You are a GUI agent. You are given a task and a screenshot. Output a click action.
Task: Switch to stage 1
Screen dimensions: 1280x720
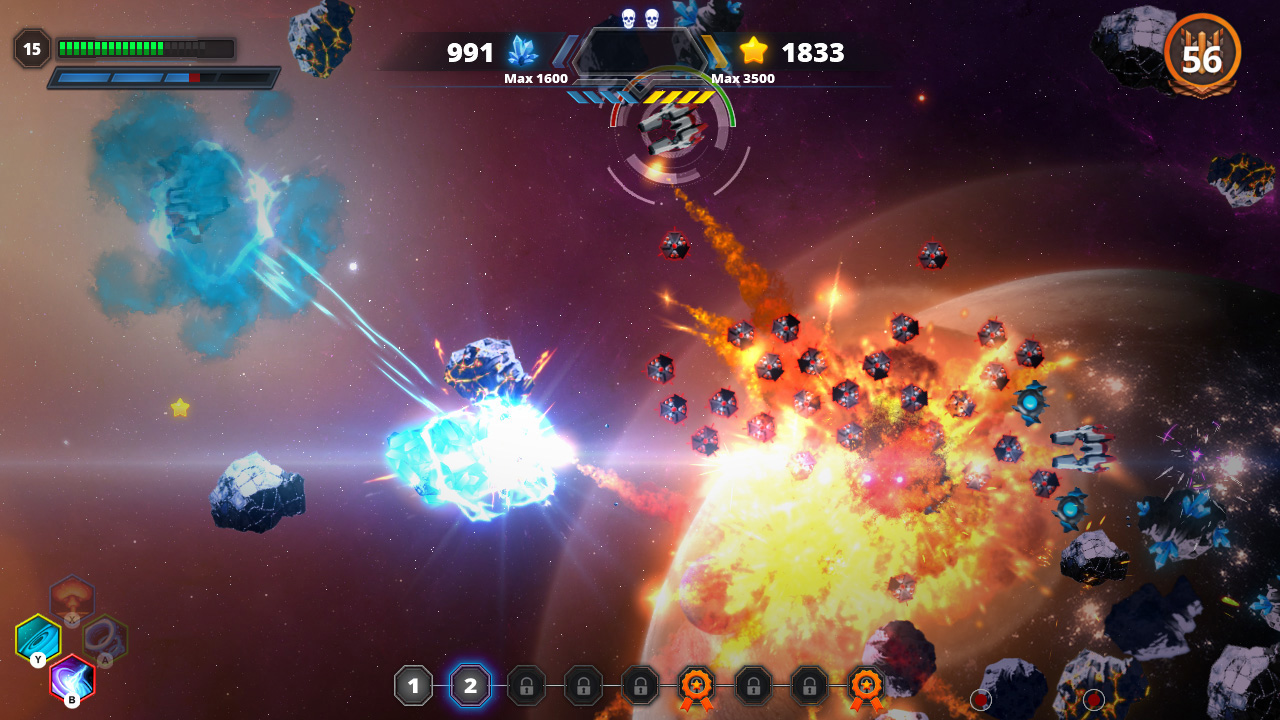click(413, 686)
